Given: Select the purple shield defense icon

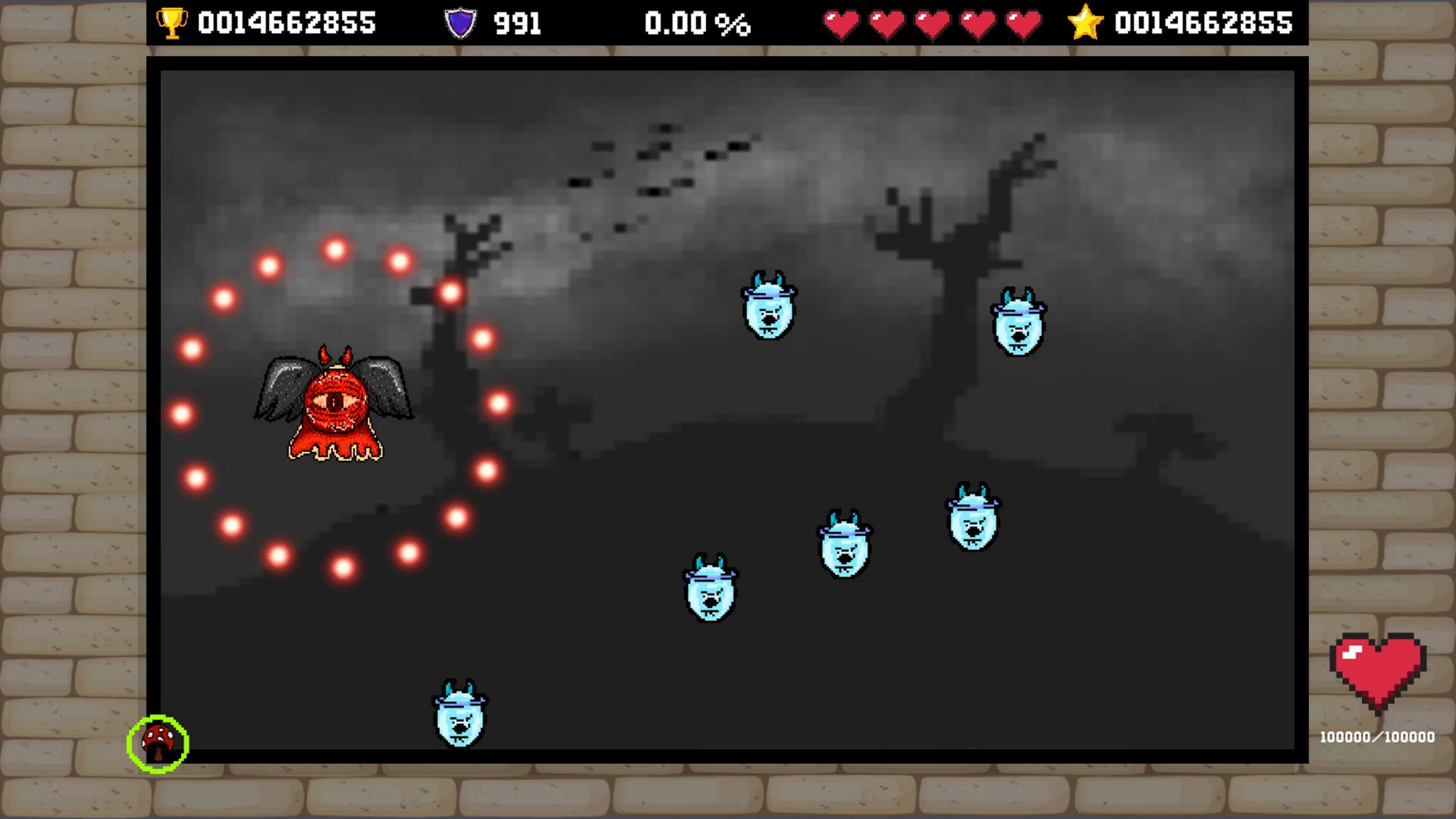Looking at the screenshot, I should [x=461, y=23].
